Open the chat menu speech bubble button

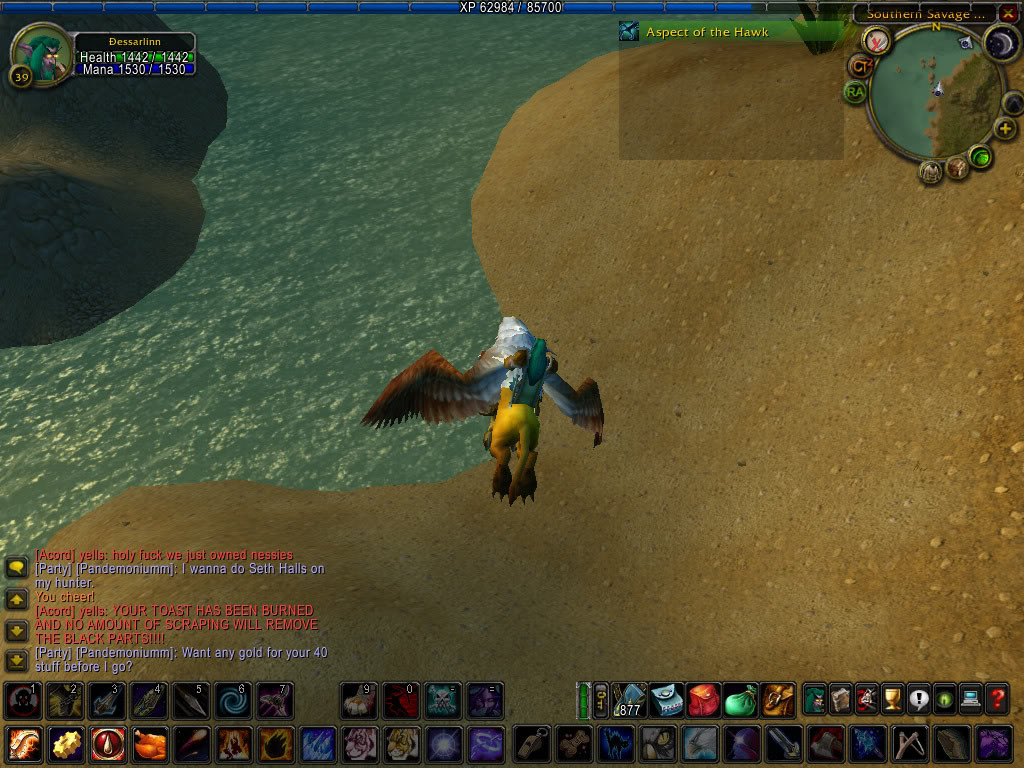pyautogui.click(x=16, y=567)
